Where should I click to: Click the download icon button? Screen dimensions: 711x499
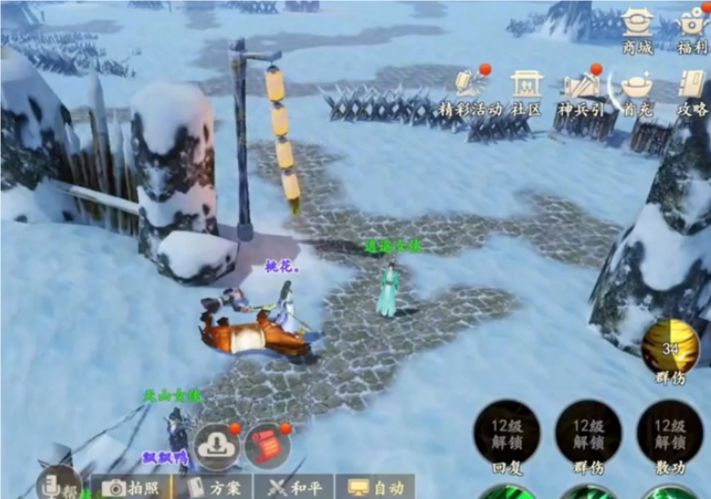[x=215, y=443]
